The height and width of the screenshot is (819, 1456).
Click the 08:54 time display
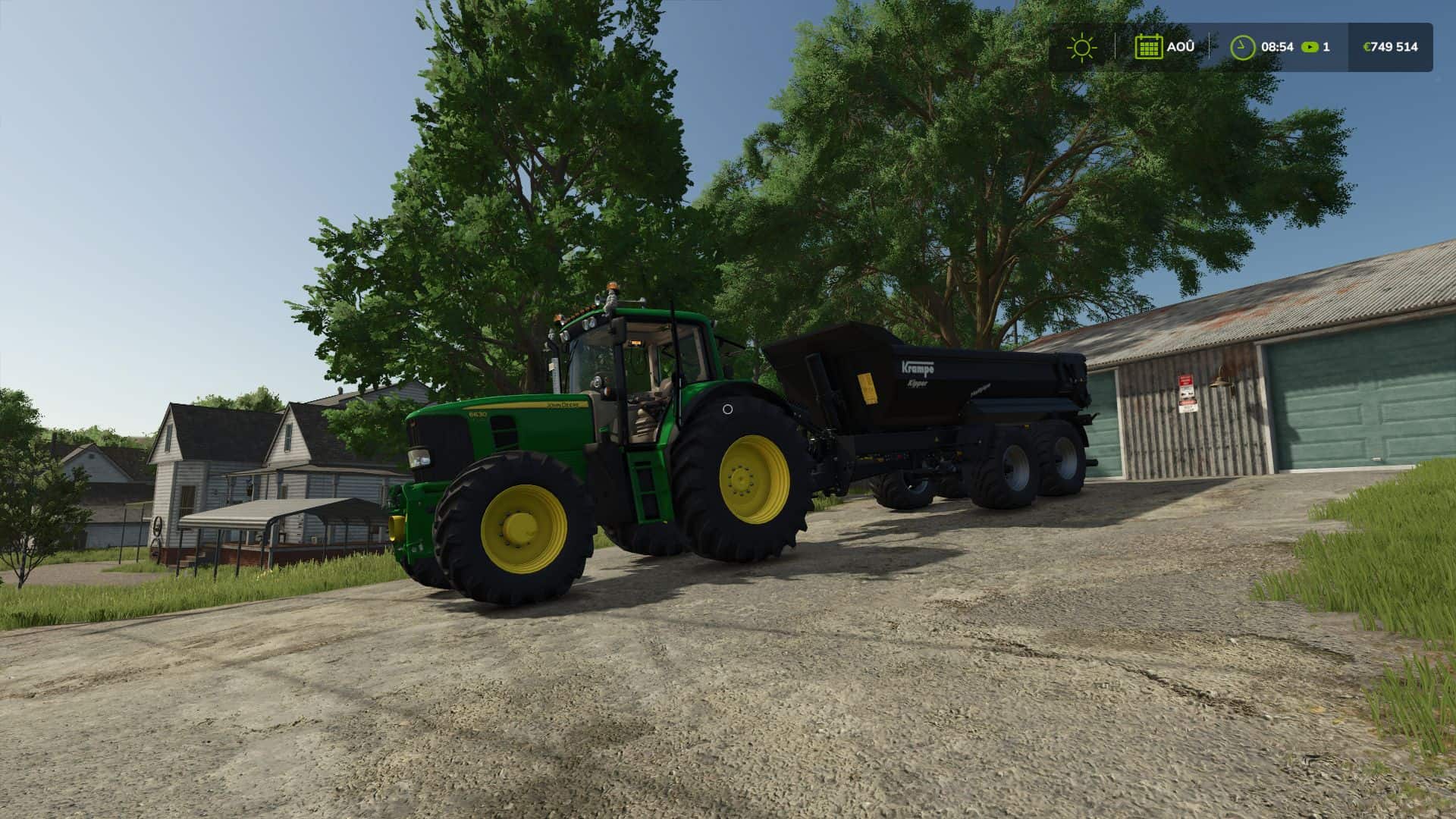click(1279, 46)
